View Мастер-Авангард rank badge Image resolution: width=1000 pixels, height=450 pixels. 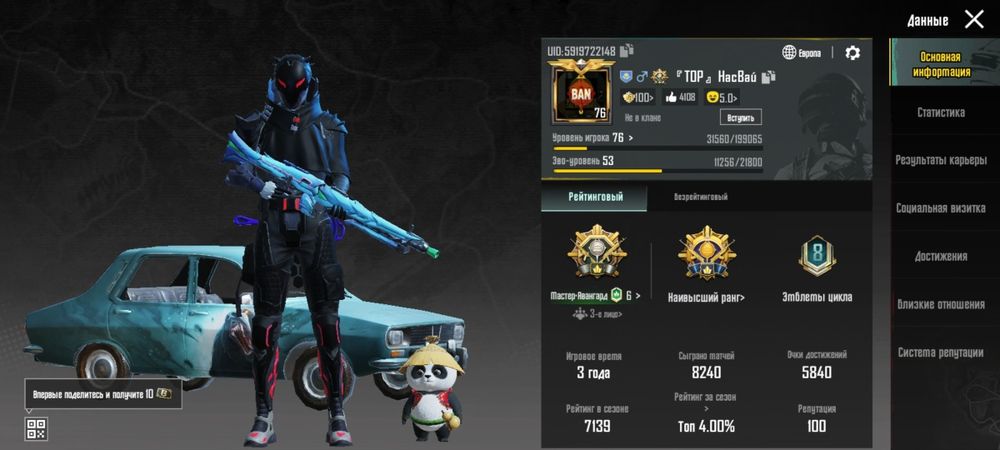pyautogui.click(x=594, y=254)
